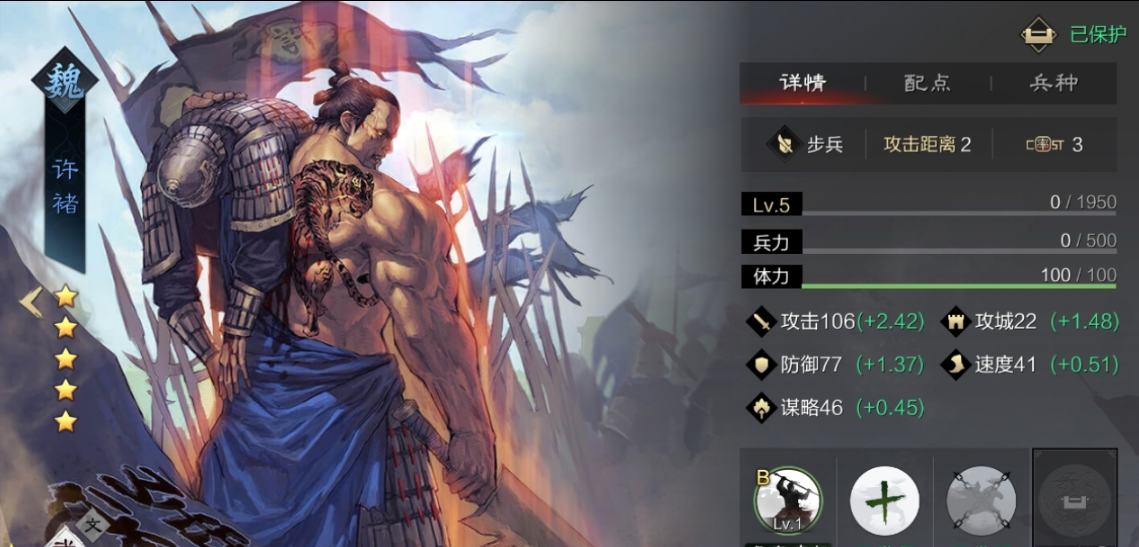Switch to the 详情 details tab
The image size is (1139, 547).
pyautogui.click(x=802, y=83)
